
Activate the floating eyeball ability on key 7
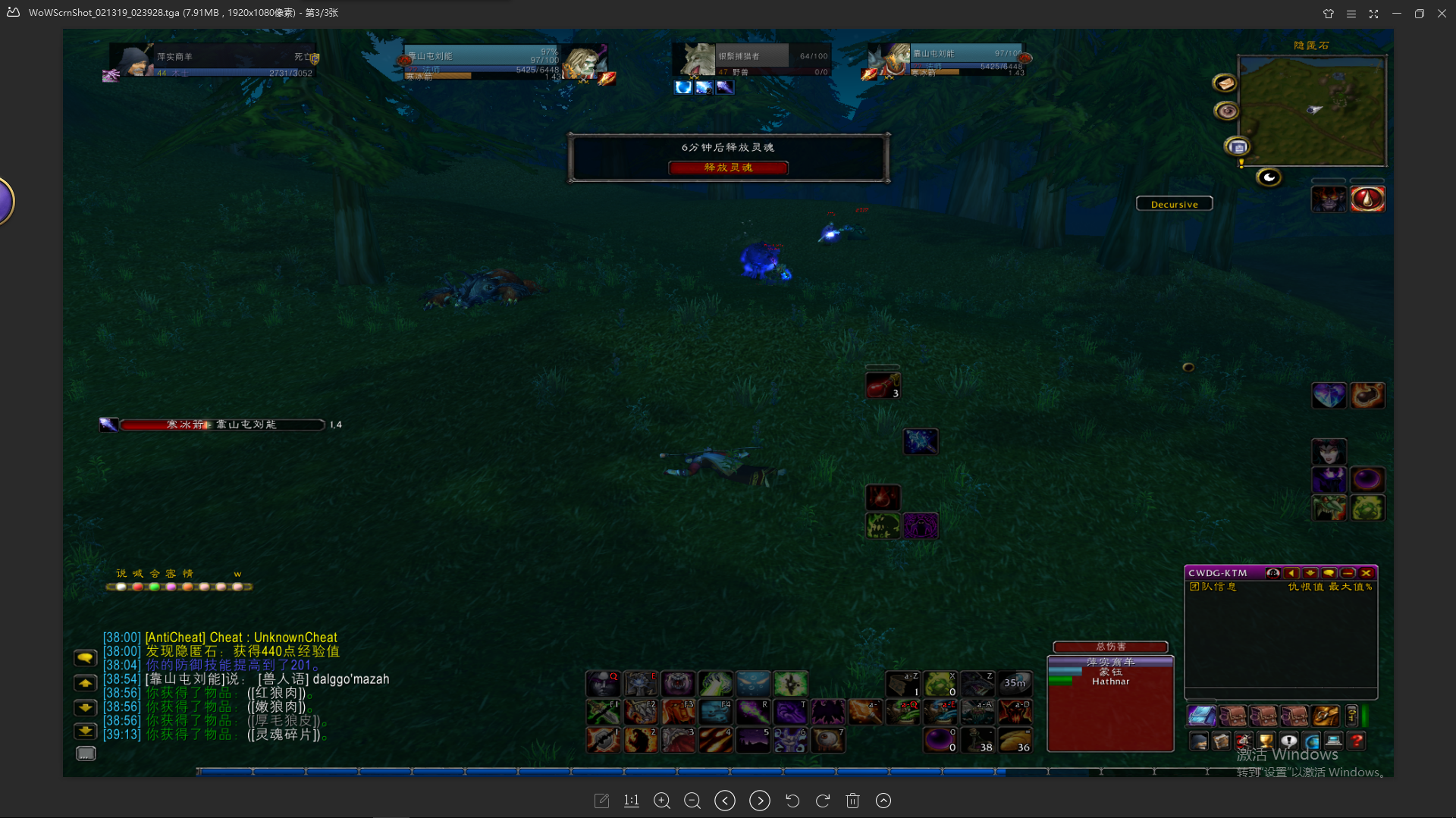pos(827,739)
